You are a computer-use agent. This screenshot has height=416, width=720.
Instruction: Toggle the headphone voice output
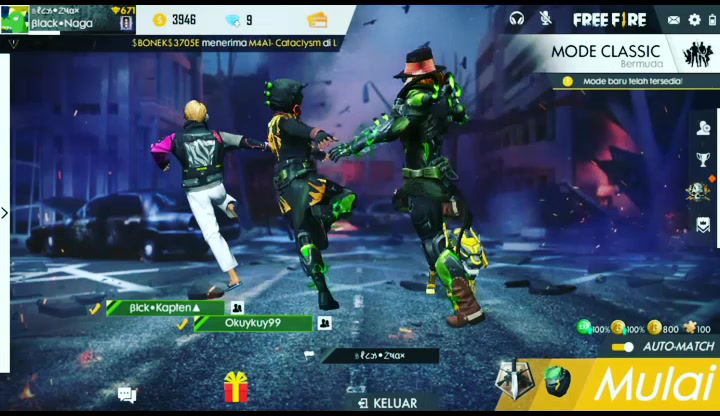coord(517,19)
